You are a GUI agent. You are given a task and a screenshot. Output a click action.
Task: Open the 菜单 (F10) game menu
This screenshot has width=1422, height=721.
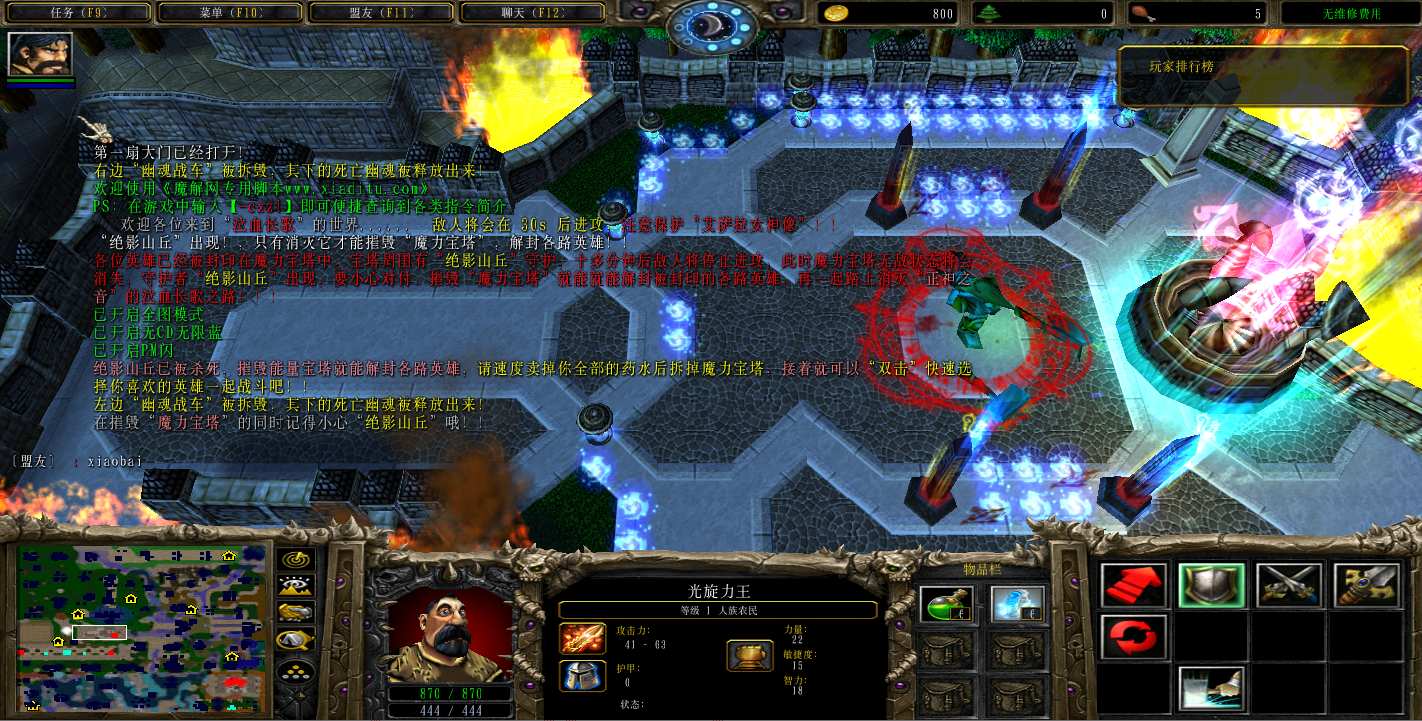pos(230,13)
